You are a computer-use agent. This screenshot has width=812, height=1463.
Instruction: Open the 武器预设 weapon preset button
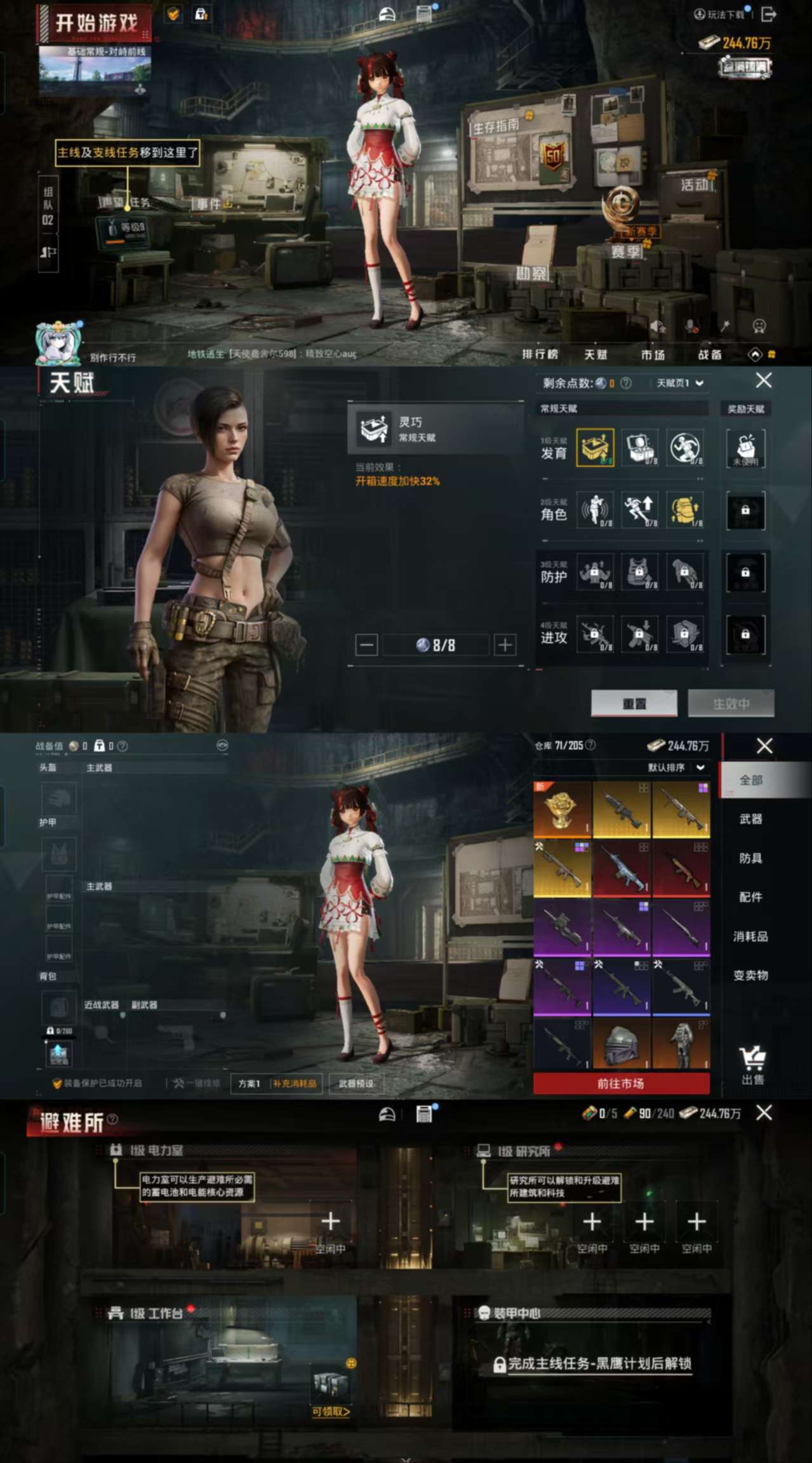[x=356, y=1083]
